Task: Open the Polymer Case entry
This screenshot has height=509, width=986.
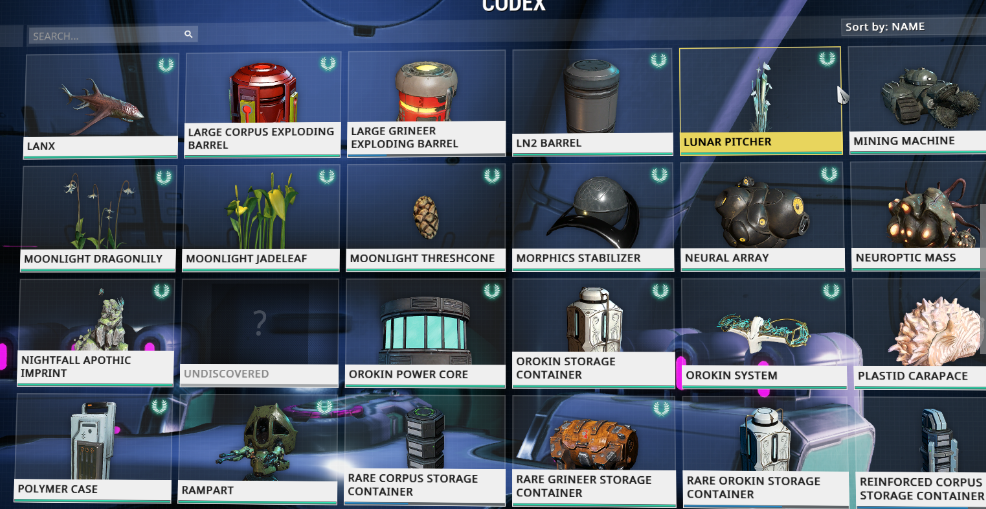Action: pos(92,448)
